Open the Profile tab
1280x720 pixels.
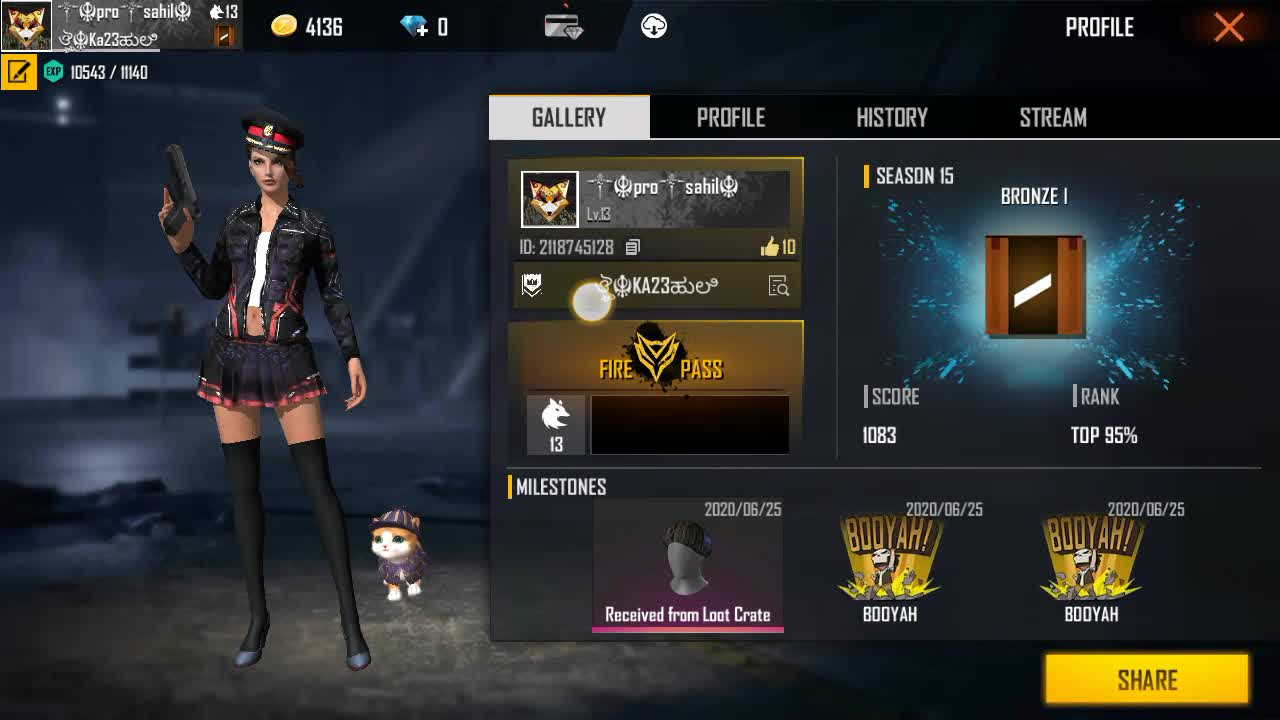pyautogui.click(x=730, y=118)
